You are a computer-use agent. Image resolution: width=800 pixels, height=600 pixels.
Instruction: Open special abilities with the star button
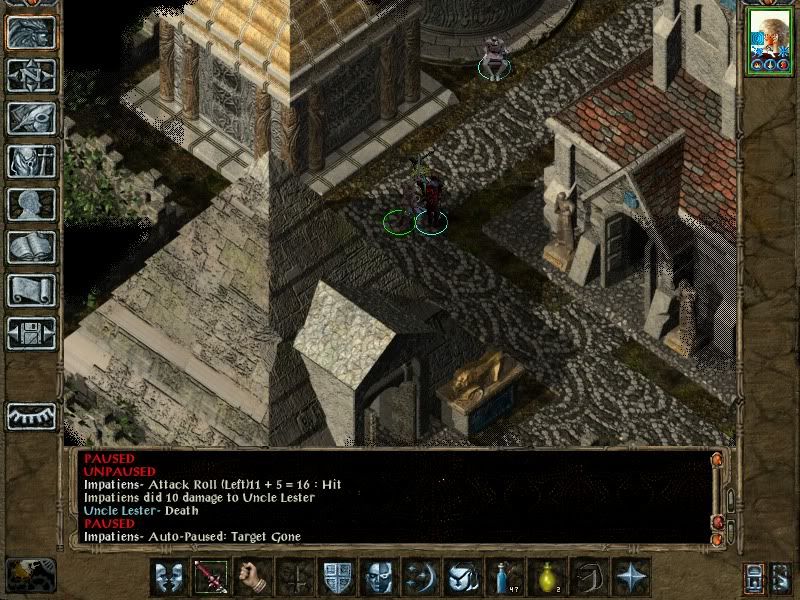(630, 577)
